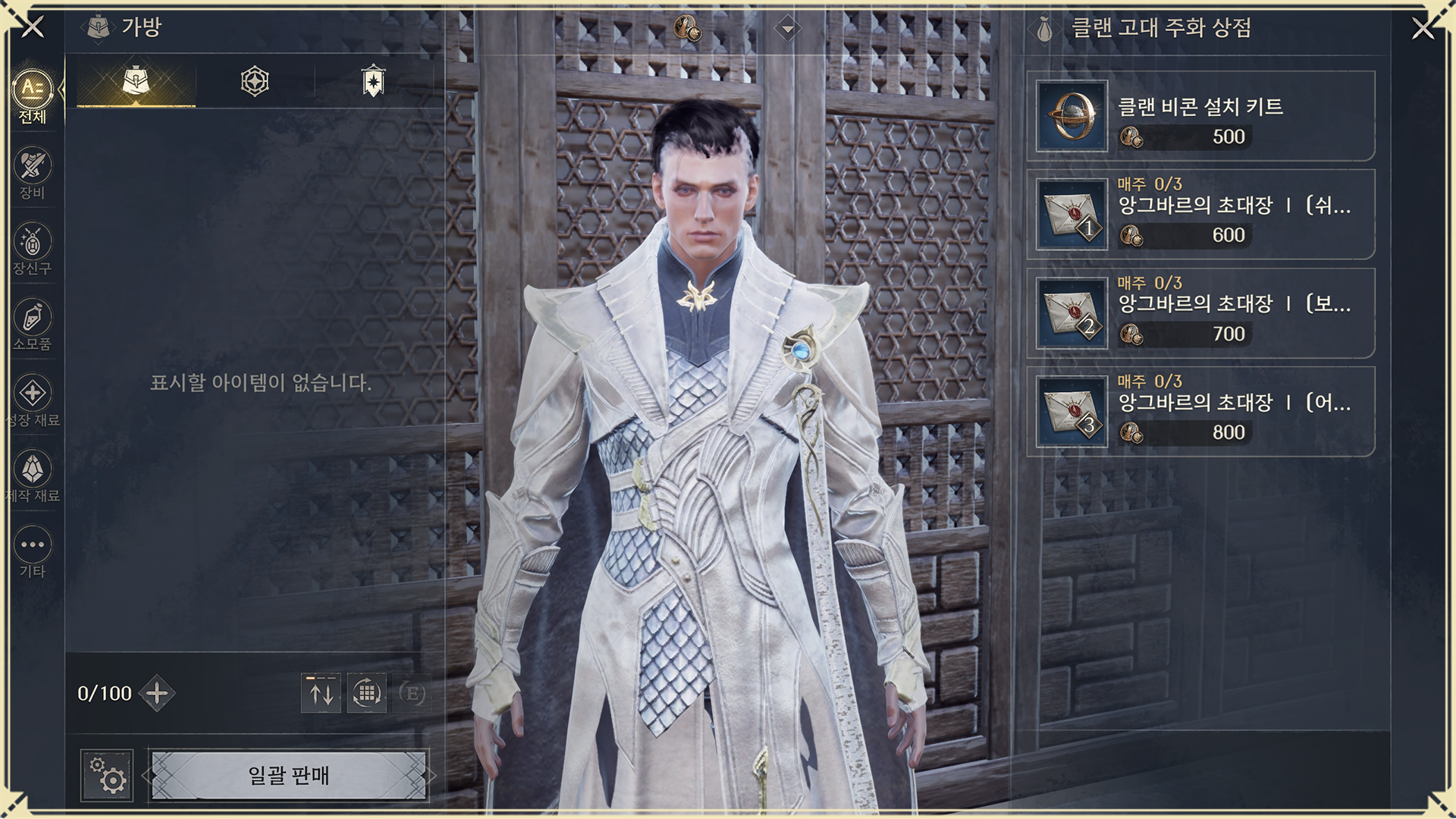Switch to the banner emblem bag tab
1456x819 pixels.
point(373,81)
